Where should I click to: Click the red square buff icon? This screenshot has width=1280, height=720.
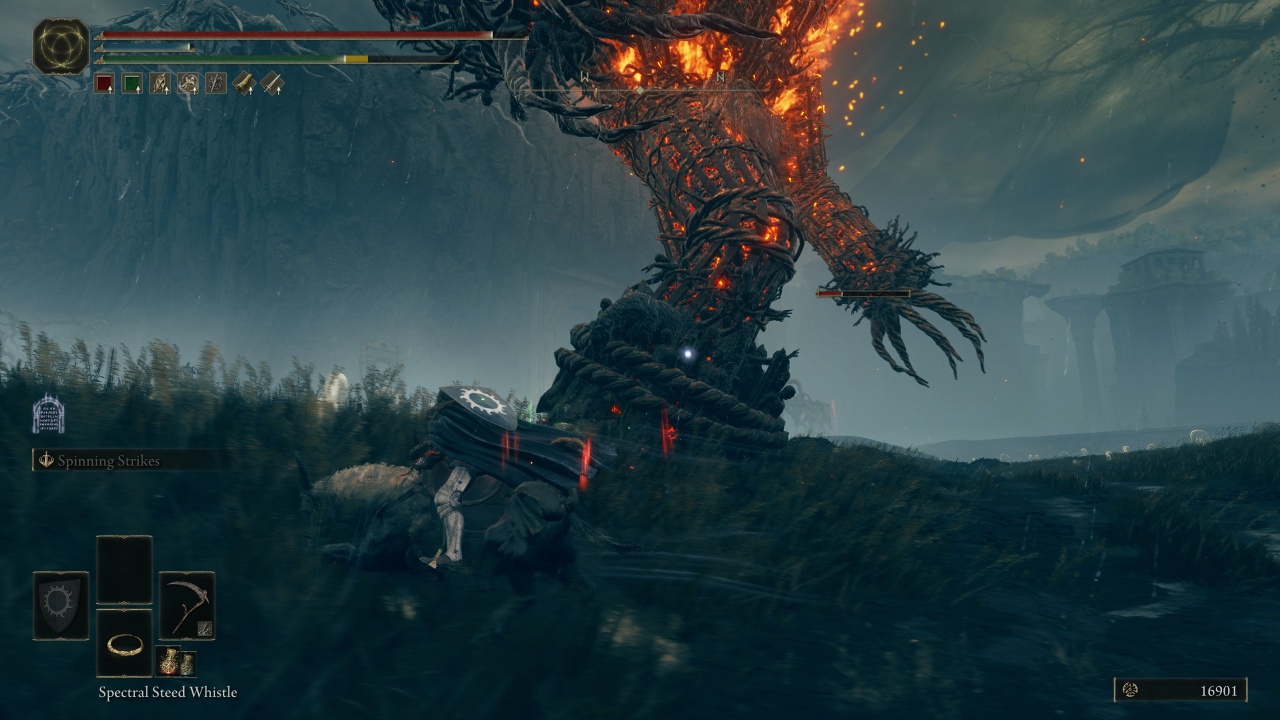104,84
